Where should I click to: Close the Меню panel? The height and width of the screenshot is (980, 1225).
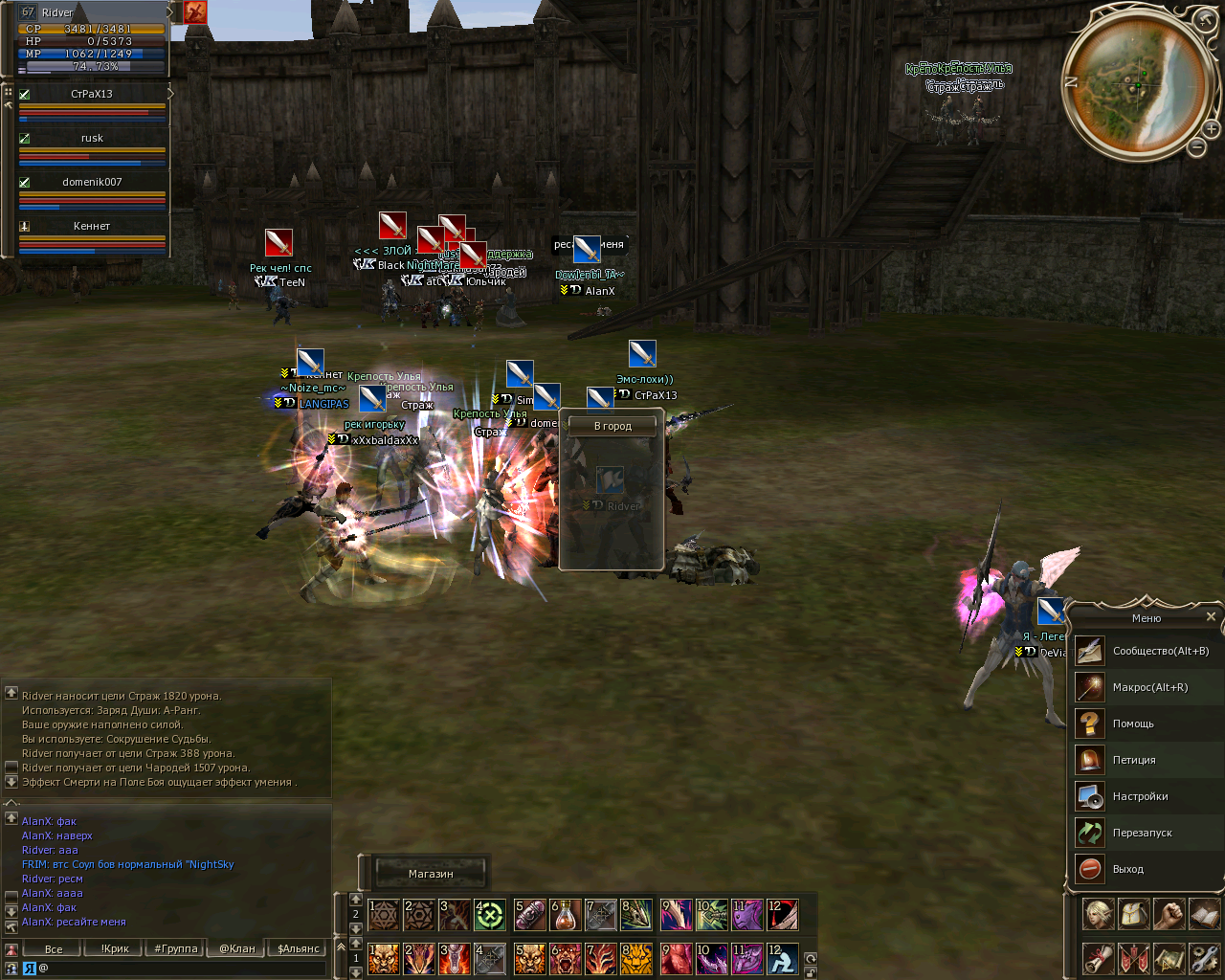[1211, 617]
